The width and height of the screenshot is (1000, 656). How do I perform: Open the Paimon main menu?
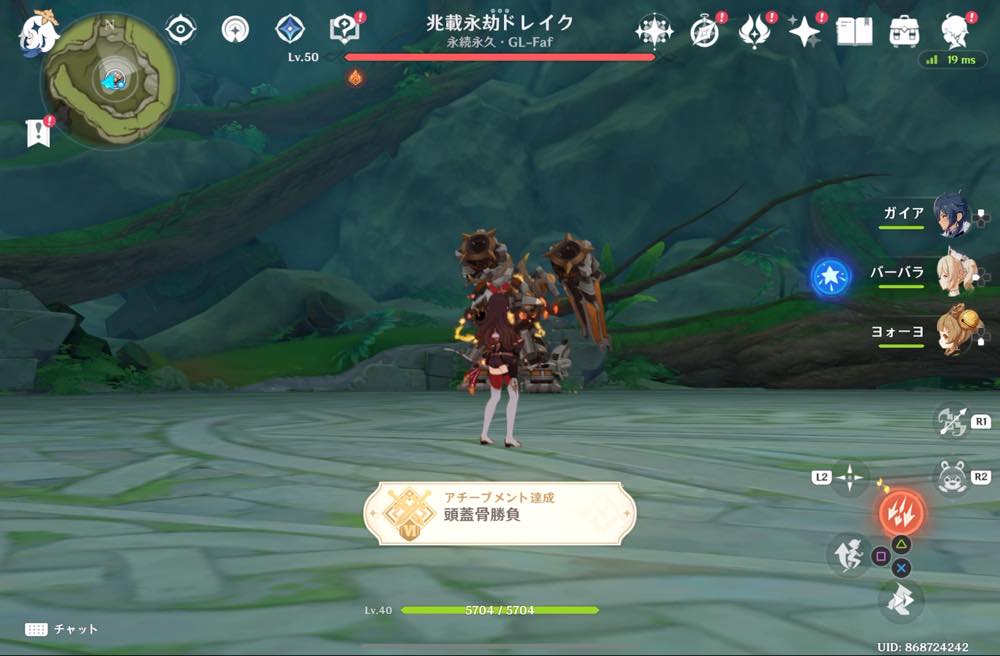(x=40, y=32)
